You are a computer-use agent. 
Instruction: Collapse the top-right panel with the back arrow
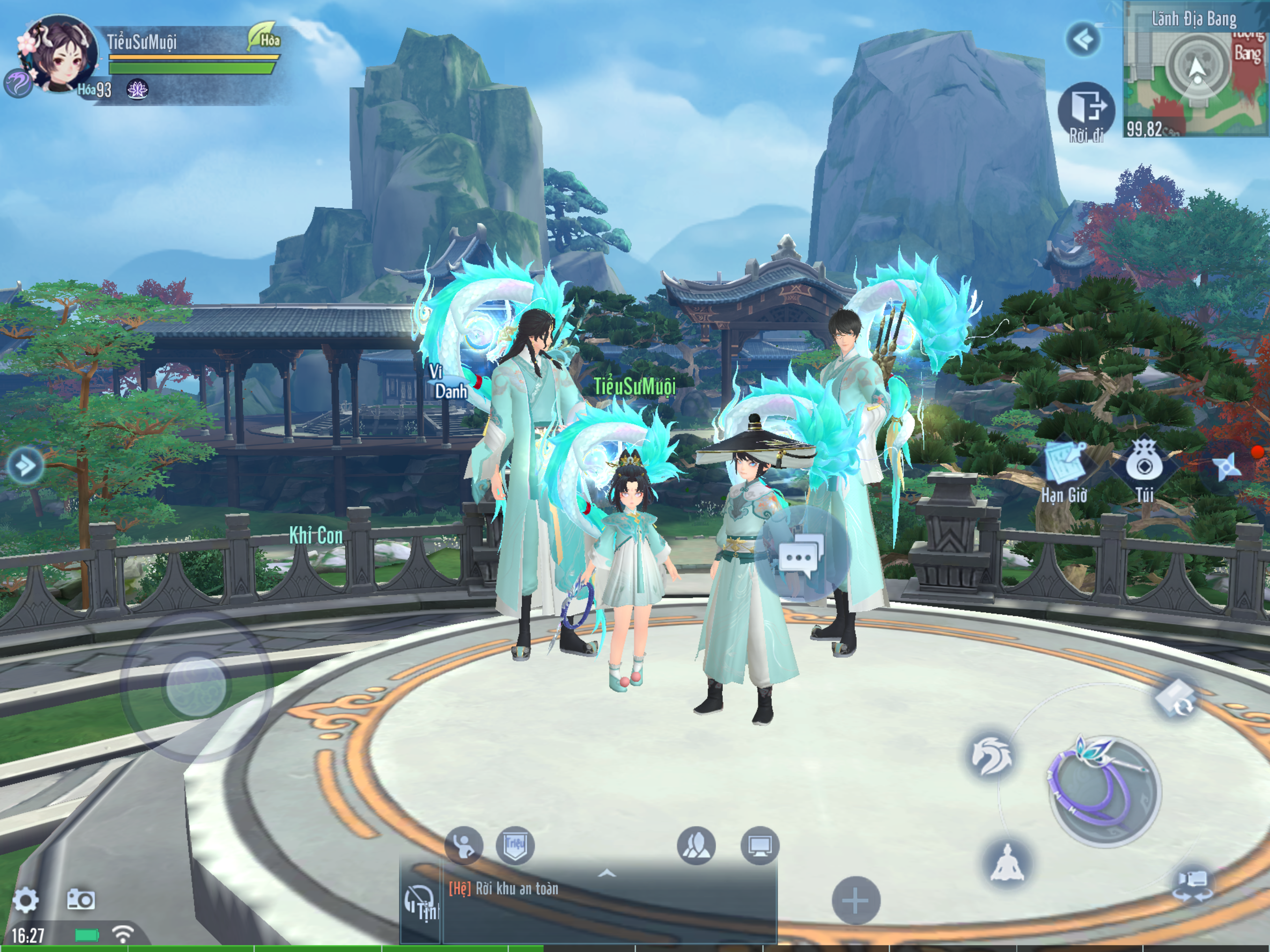tap(1083, 40)
